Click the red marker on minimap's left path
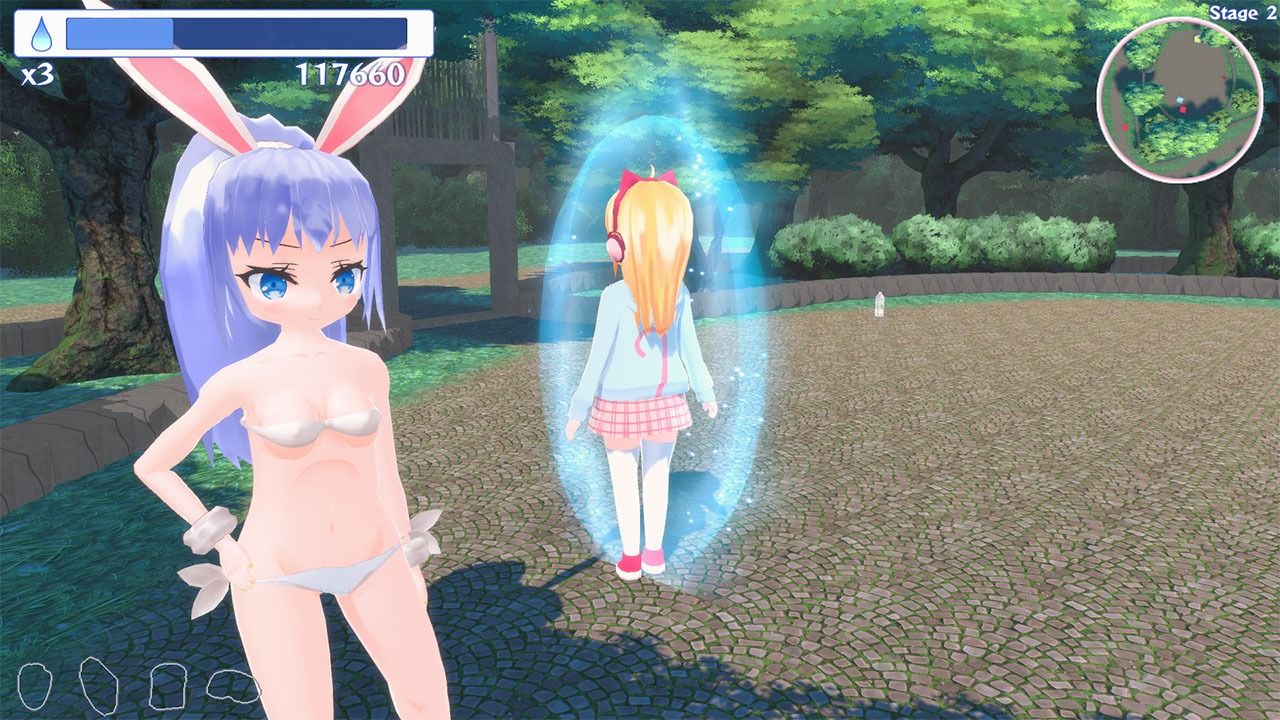1280x720 pixels. 1125,127
